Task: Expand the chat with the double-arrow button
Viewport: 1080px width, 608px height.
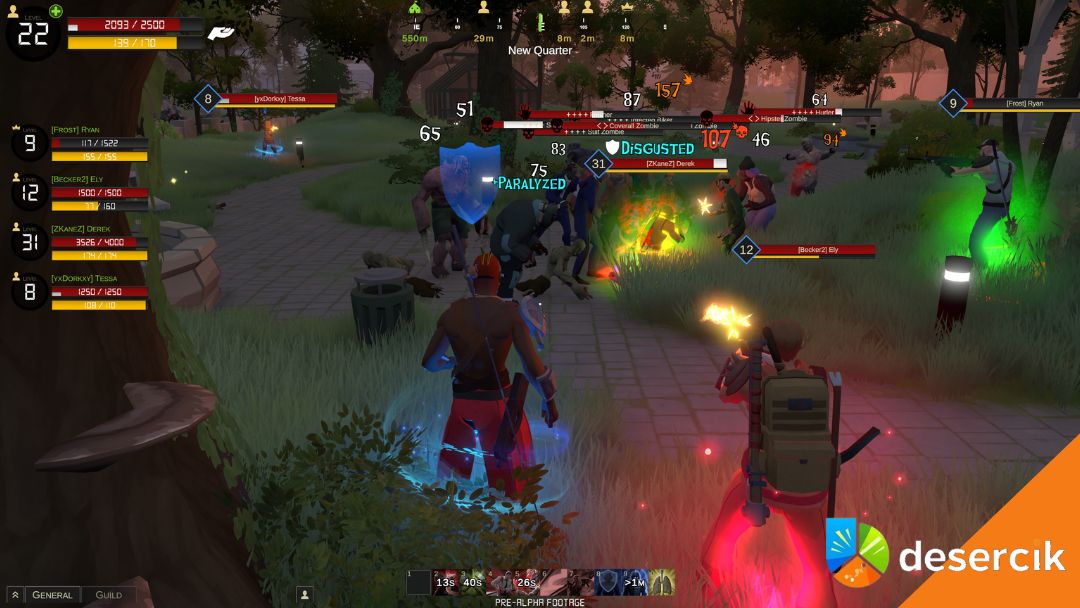Action: [x=15, y=595]
